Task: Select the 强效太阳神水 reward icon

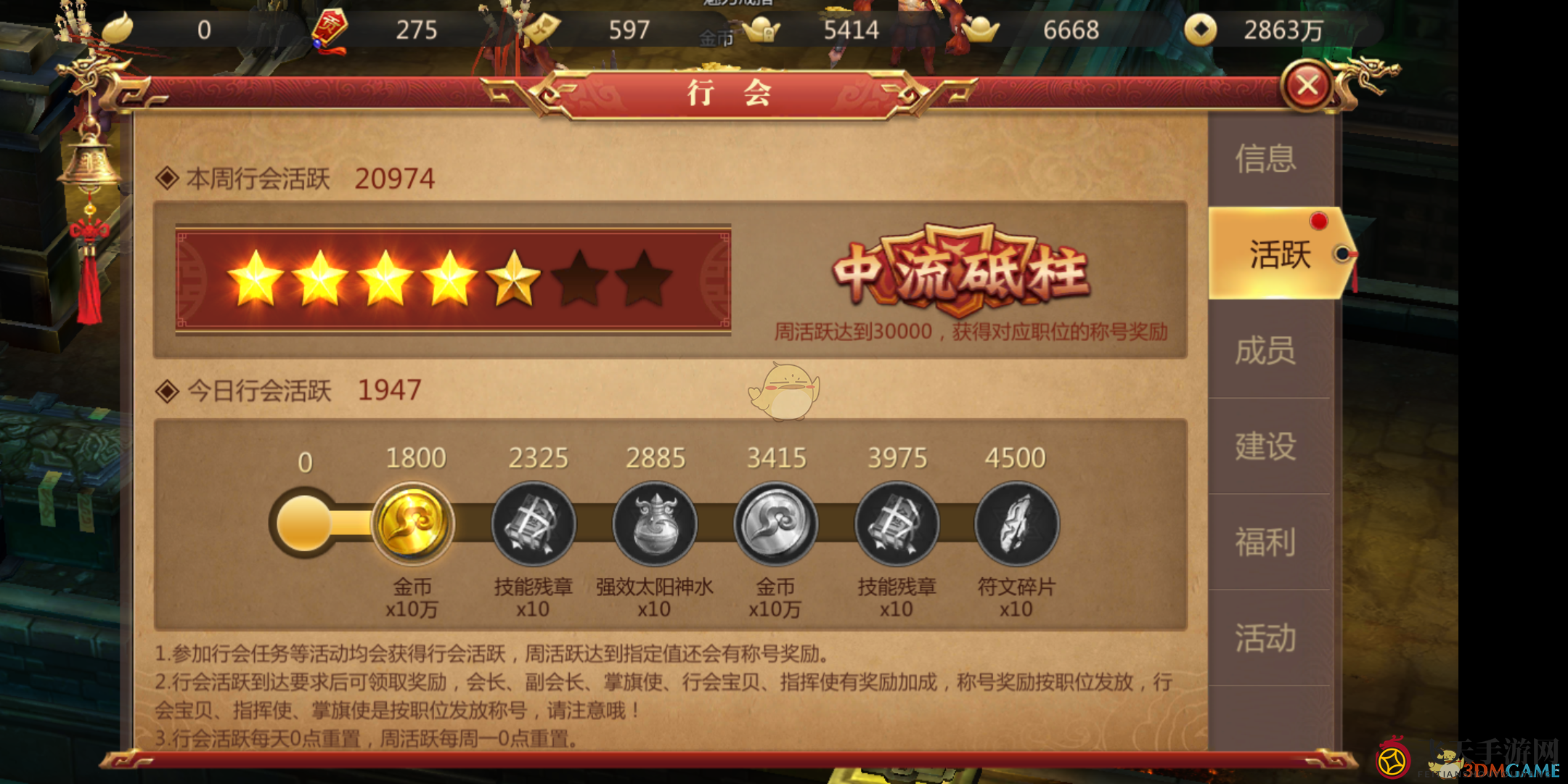Action: click(x=654, y=524)
